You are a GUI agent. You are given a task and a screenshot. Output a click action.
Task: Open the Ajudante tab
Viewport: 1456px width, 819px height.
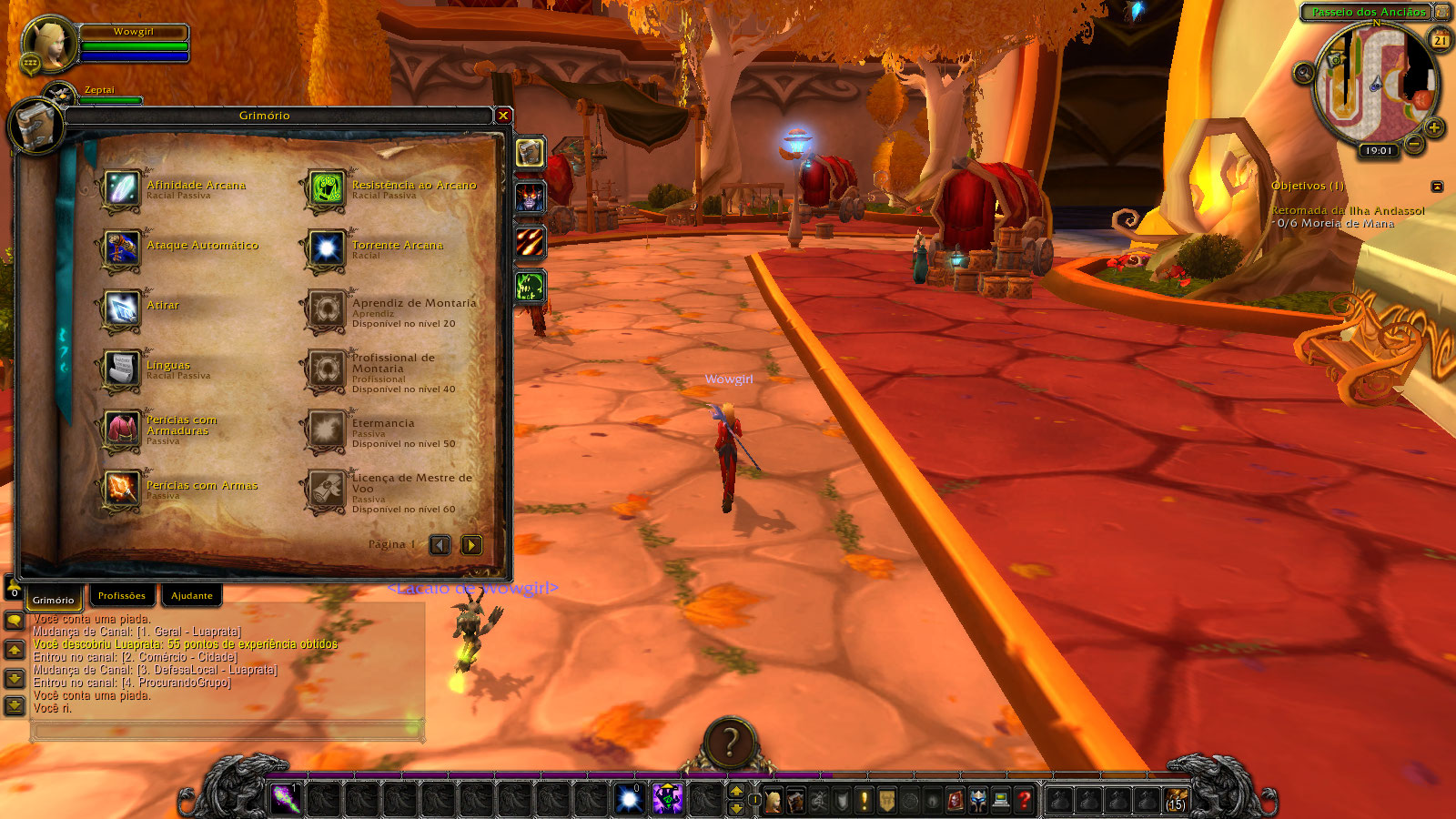tap(192, 596)
